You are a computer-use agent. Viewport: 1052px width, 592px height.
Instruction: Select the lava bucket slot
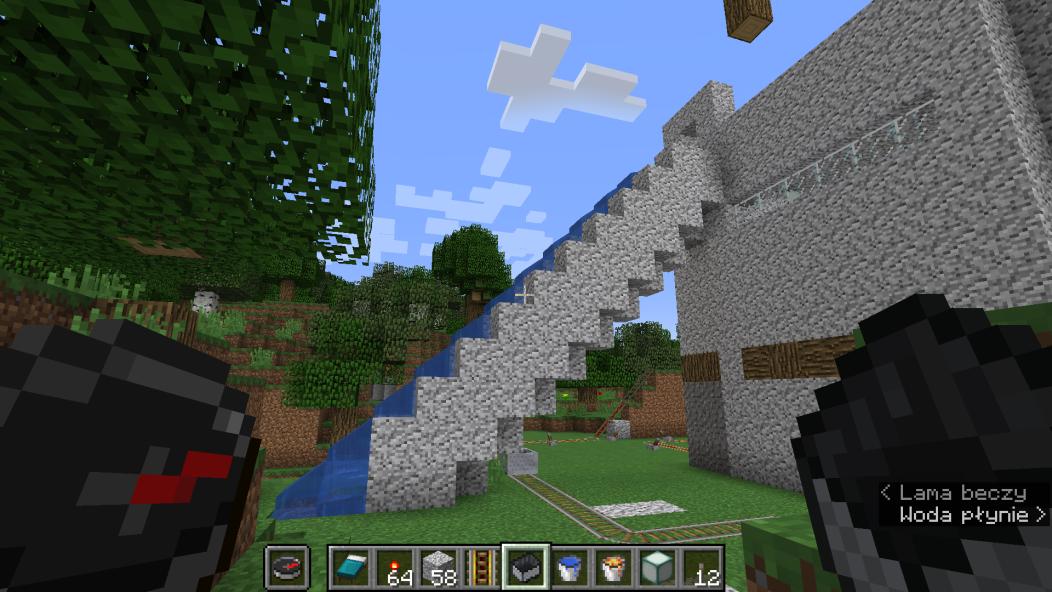(614, 568)
